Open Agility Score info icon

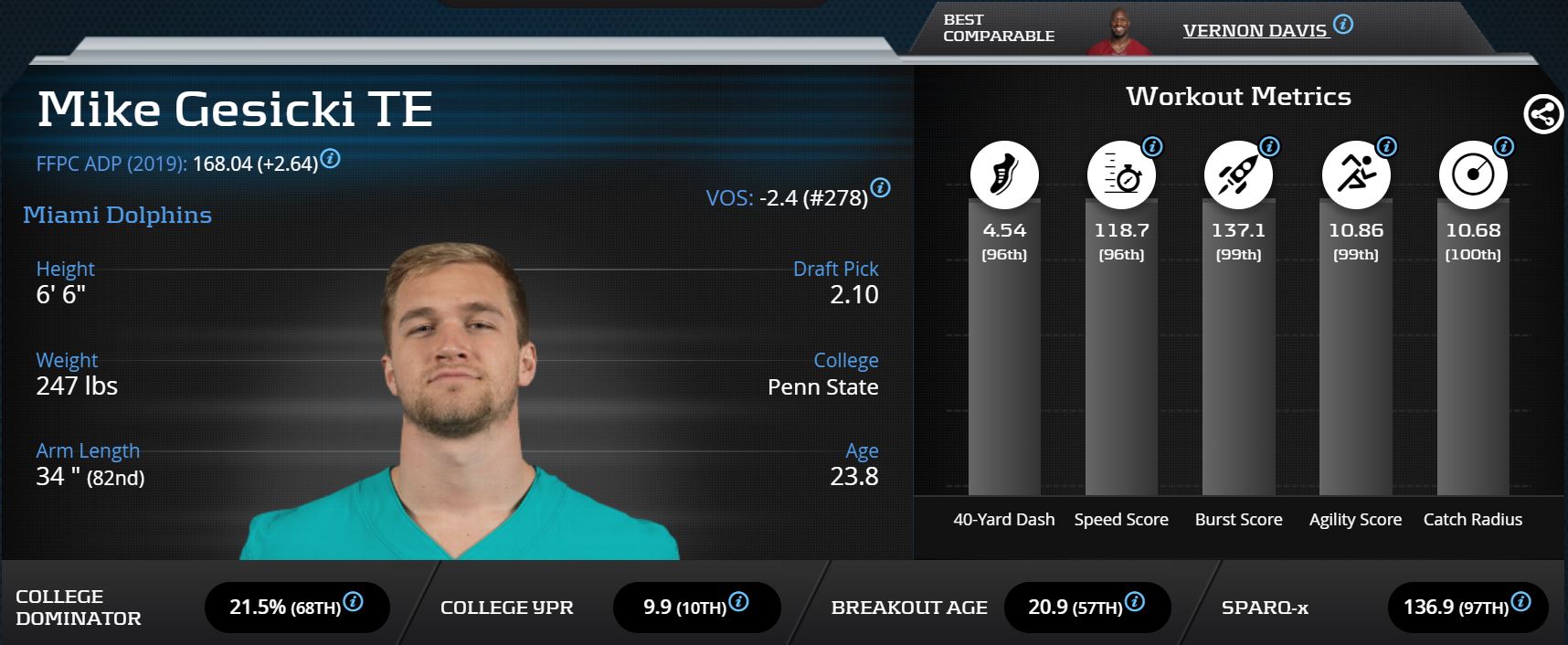(x=1387, y=146)
